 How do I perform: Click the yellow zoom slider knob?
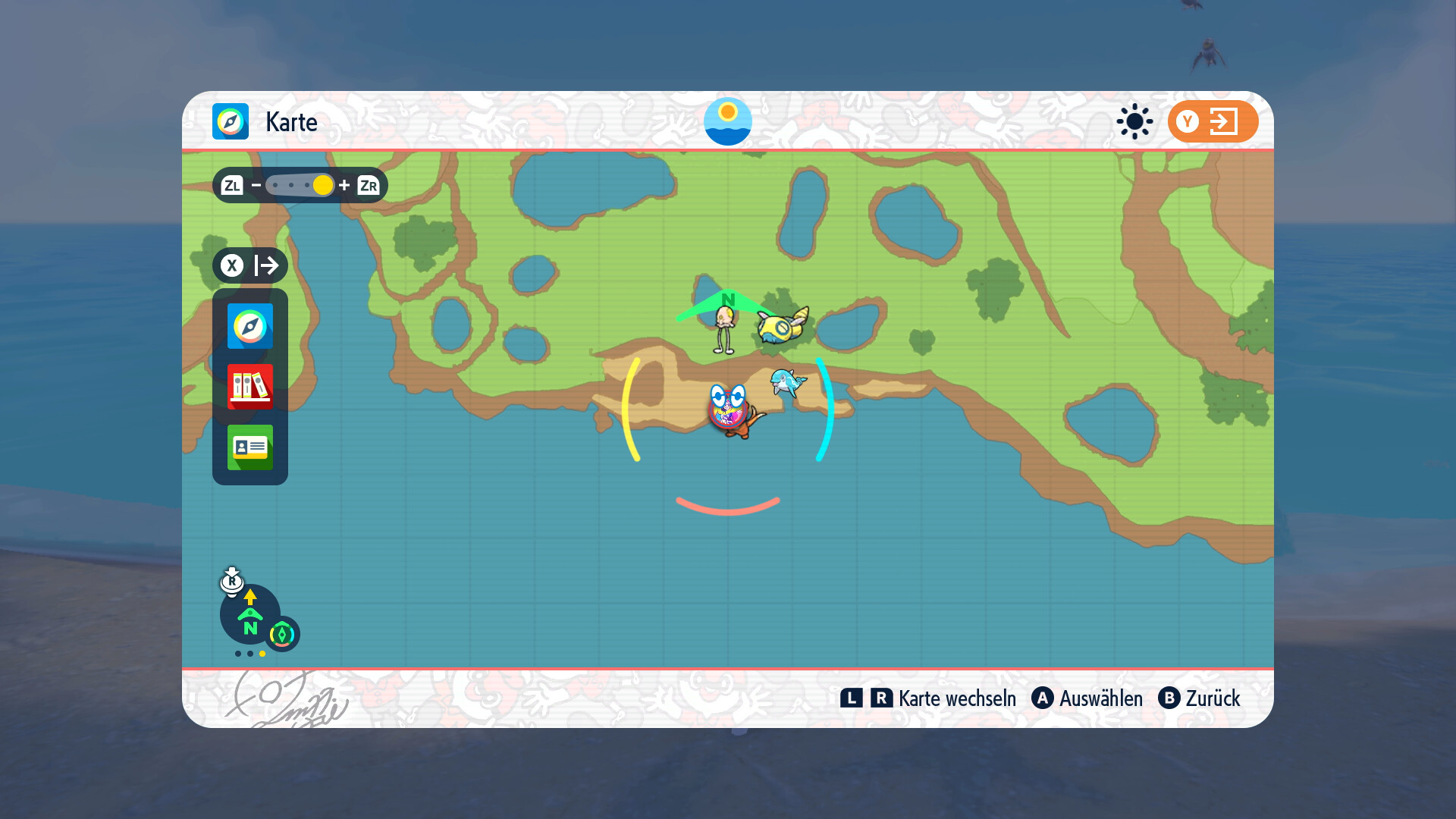pyautogui.click(x=322, y=185)
